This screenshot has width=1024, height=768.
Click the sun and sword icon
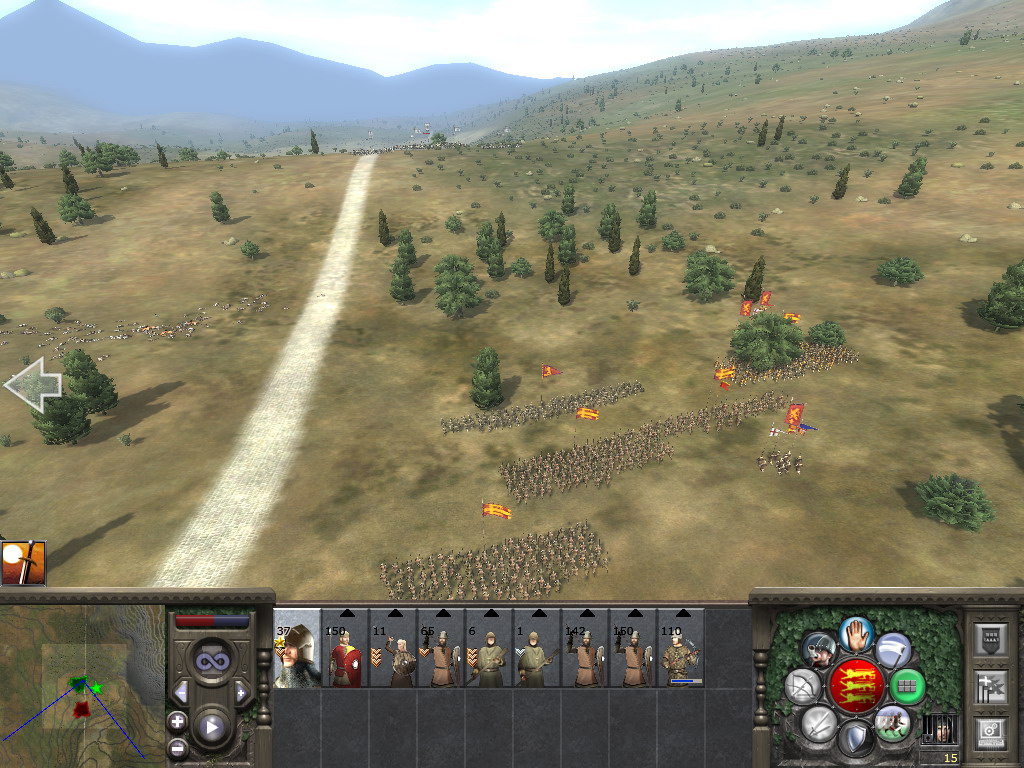(x=23, y=562)
